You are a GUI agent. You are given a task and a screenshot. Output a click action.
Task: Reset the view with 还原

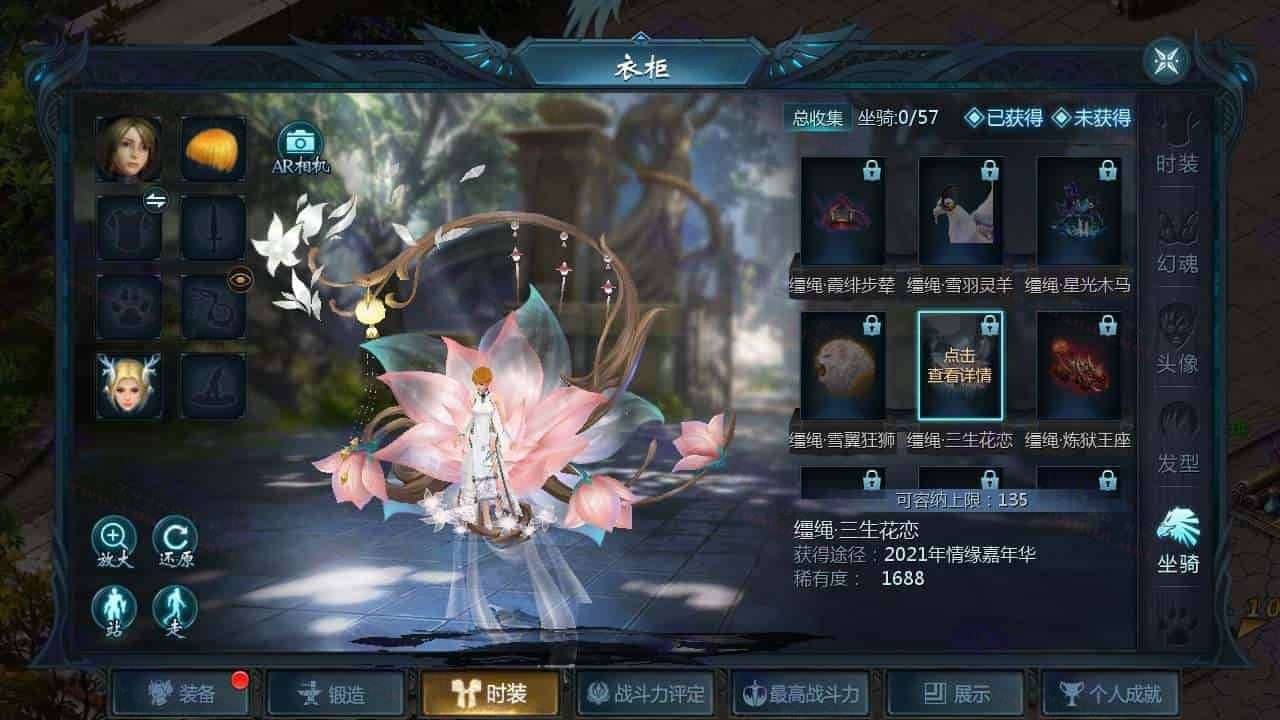coord(174,542)
